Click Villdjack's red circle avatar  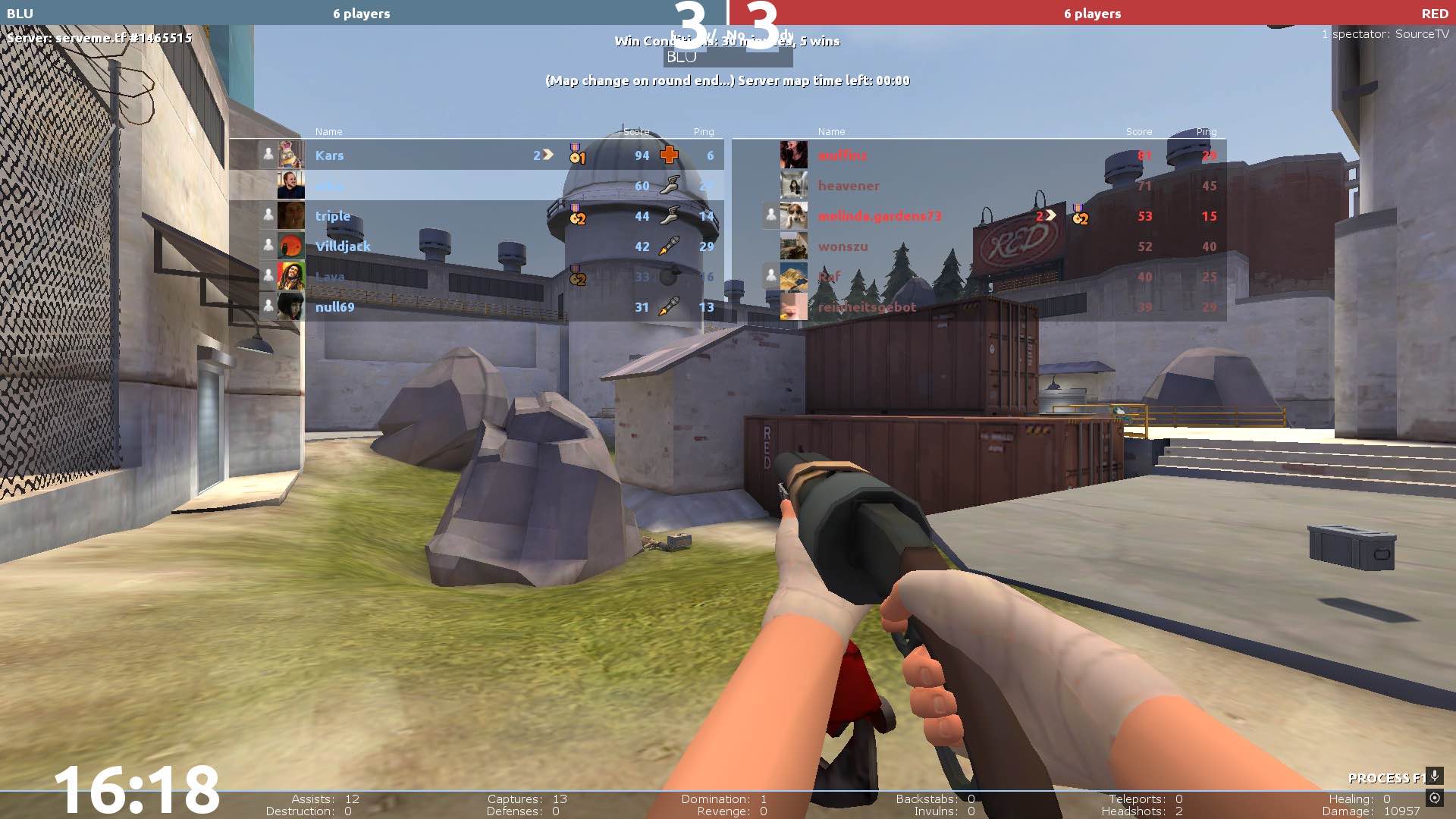291,246
